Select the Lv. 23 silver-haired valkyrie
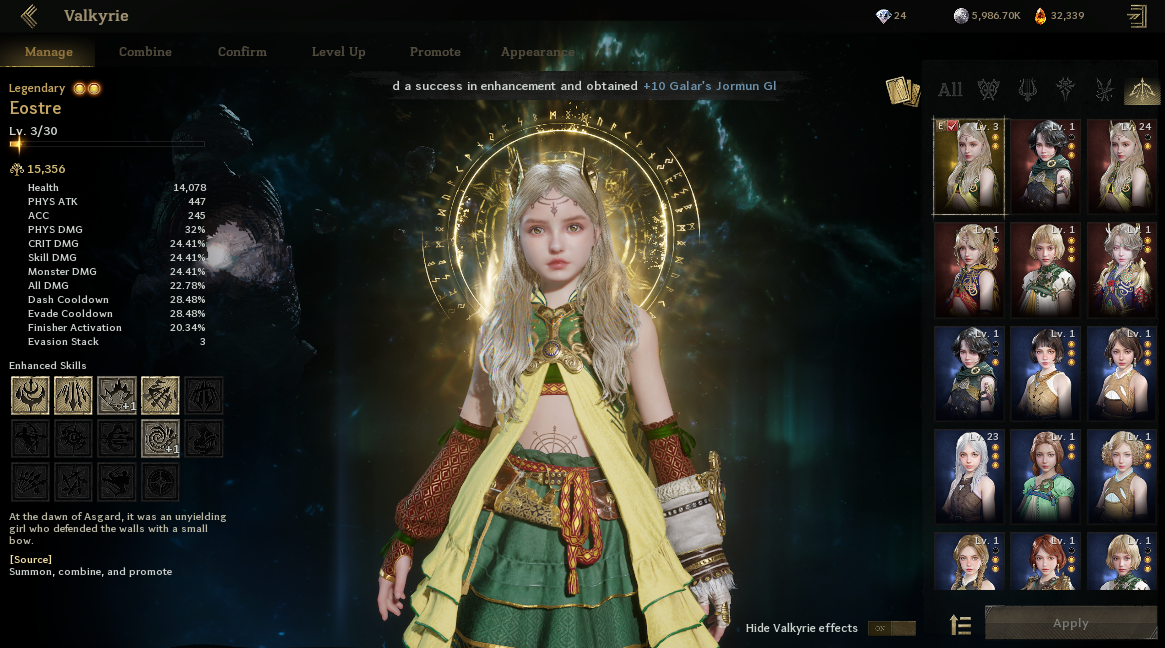This screenshot has height=648, width=1165. coord(969,476)
